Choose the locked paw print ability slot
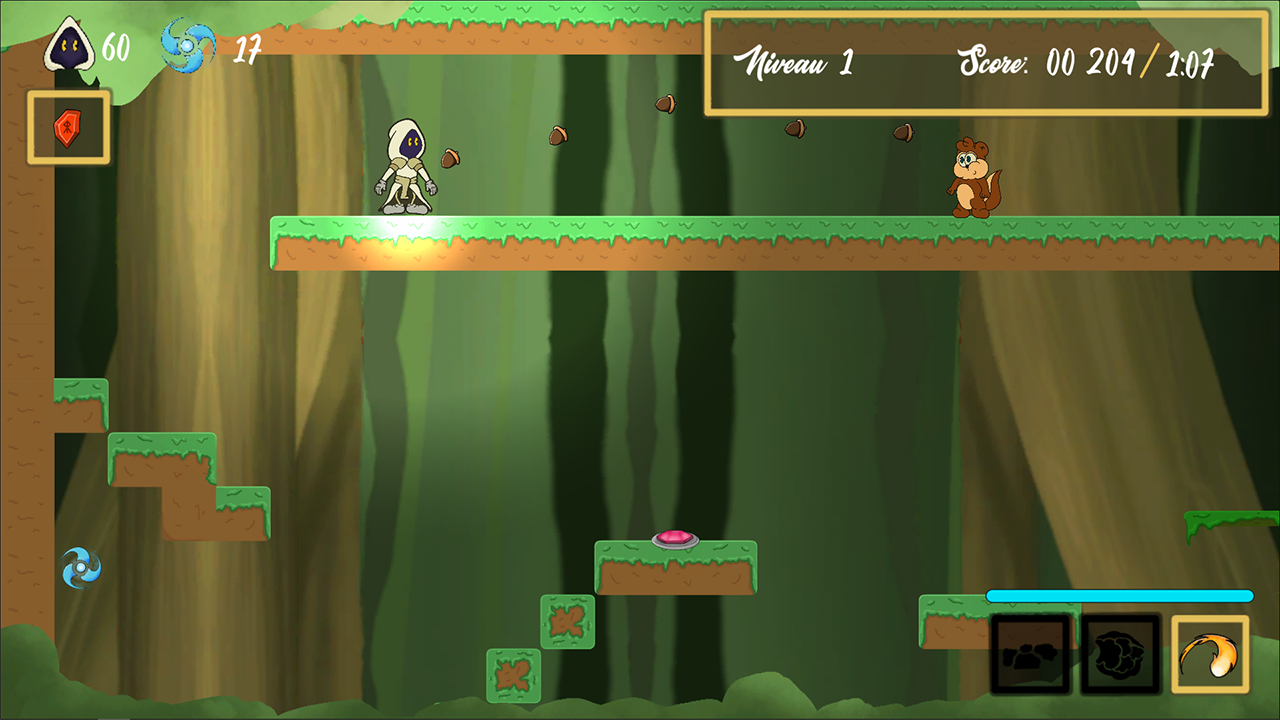 [x=1031, y=655]
